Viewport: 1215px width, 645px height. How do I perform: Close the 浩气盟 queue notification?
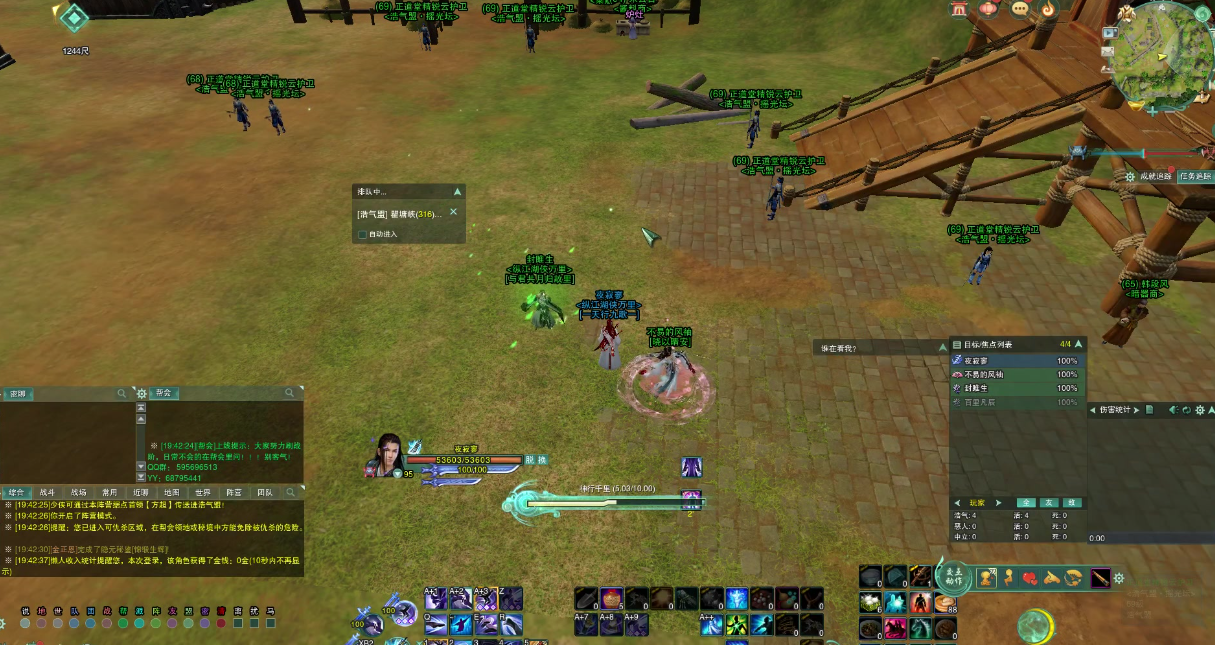453,212
